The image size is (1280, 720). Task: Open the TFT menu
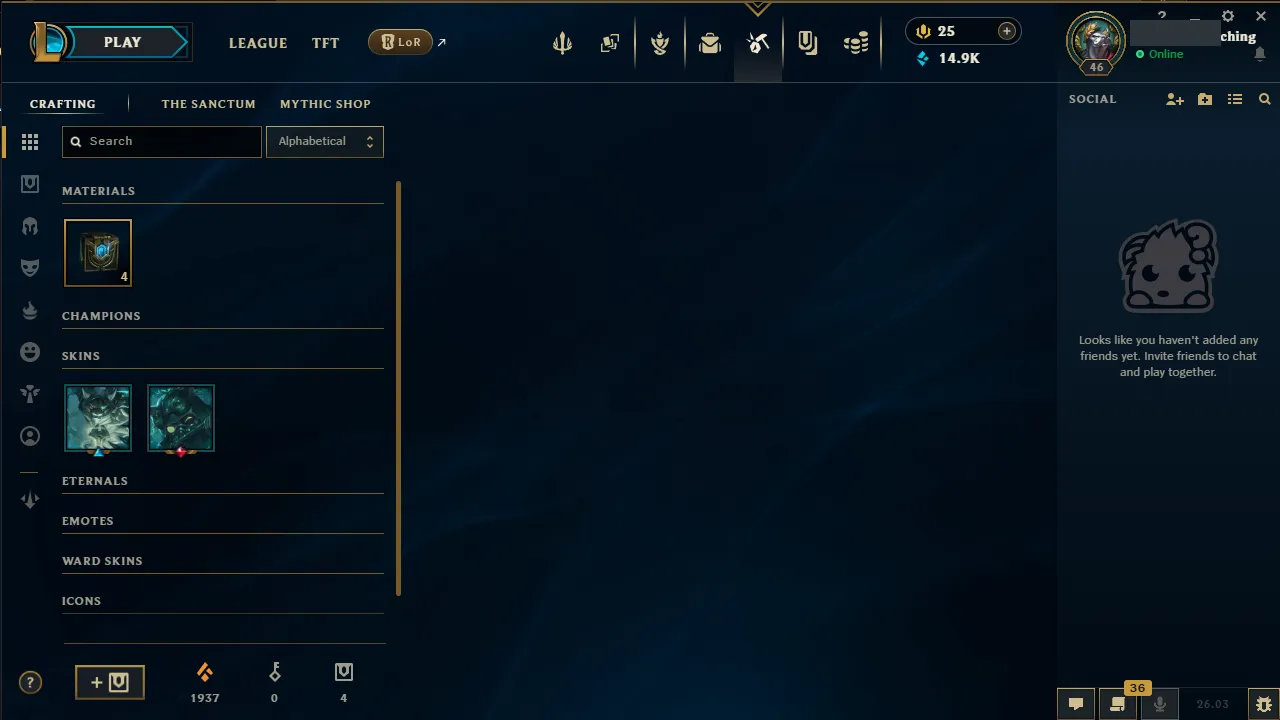pyautogui.click(x=325, y=42)
